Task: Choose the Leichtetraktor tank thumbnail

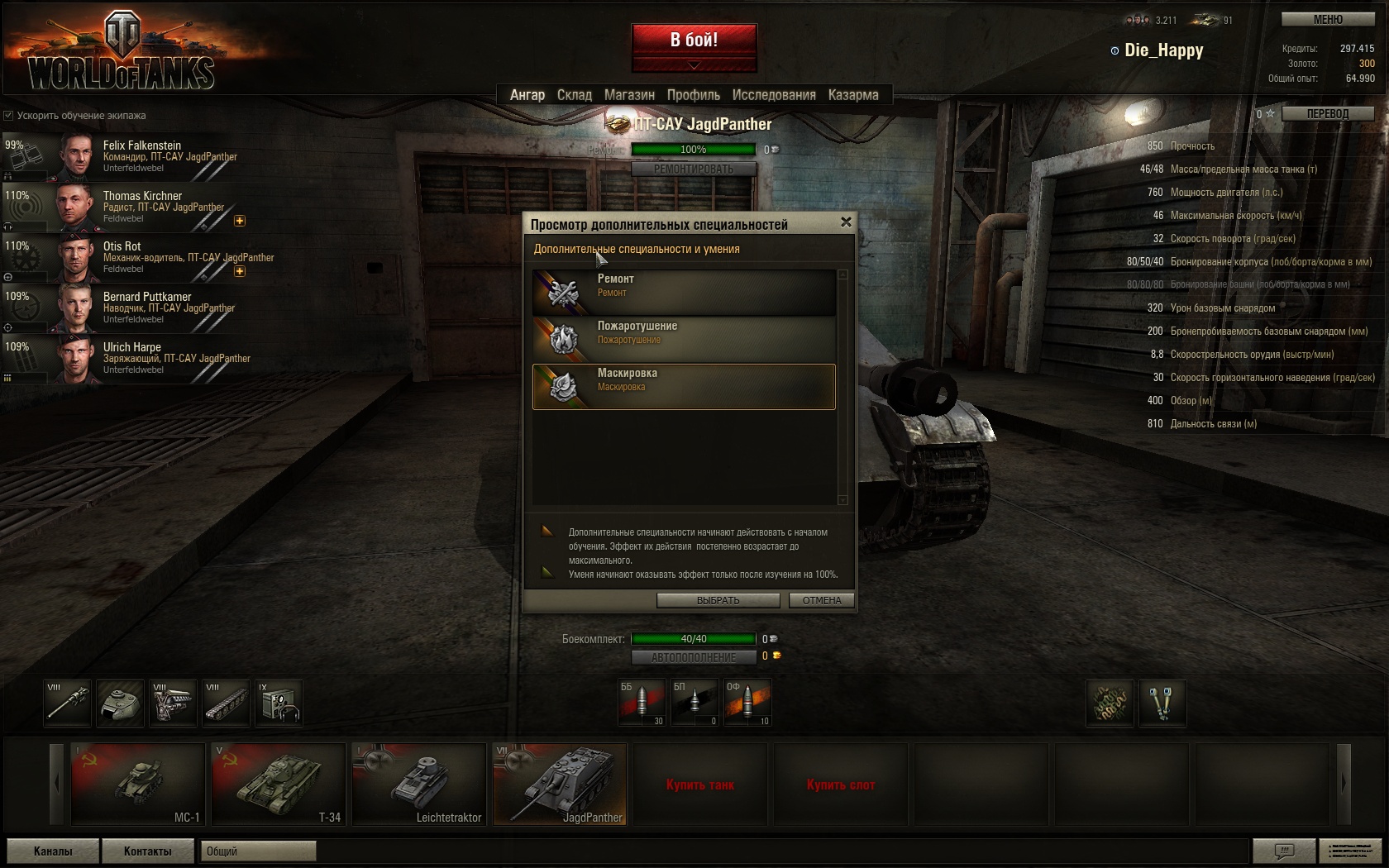Action: 418,784
